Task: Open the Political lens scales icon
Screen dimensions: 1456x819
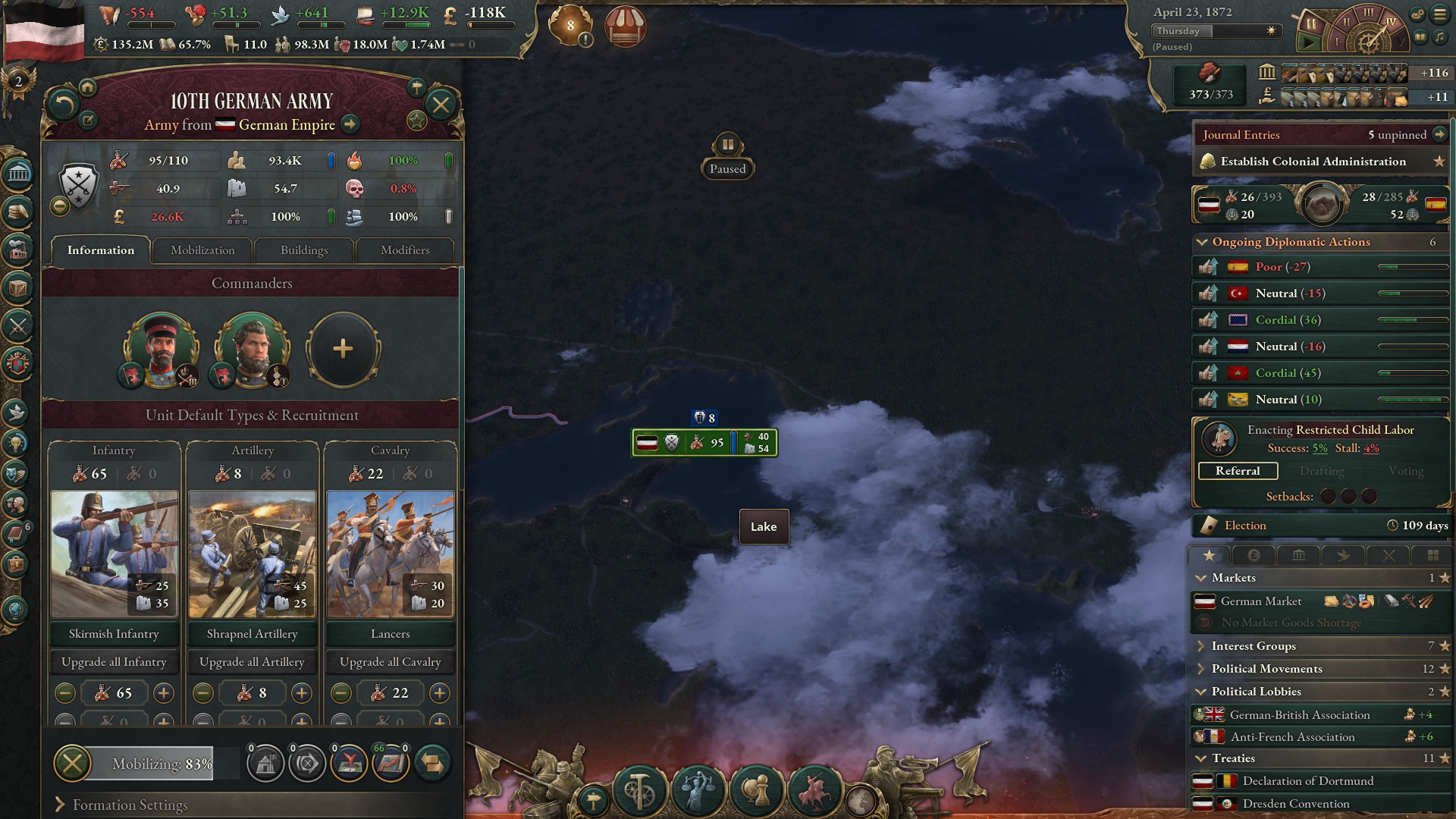Action: point(698,790)
